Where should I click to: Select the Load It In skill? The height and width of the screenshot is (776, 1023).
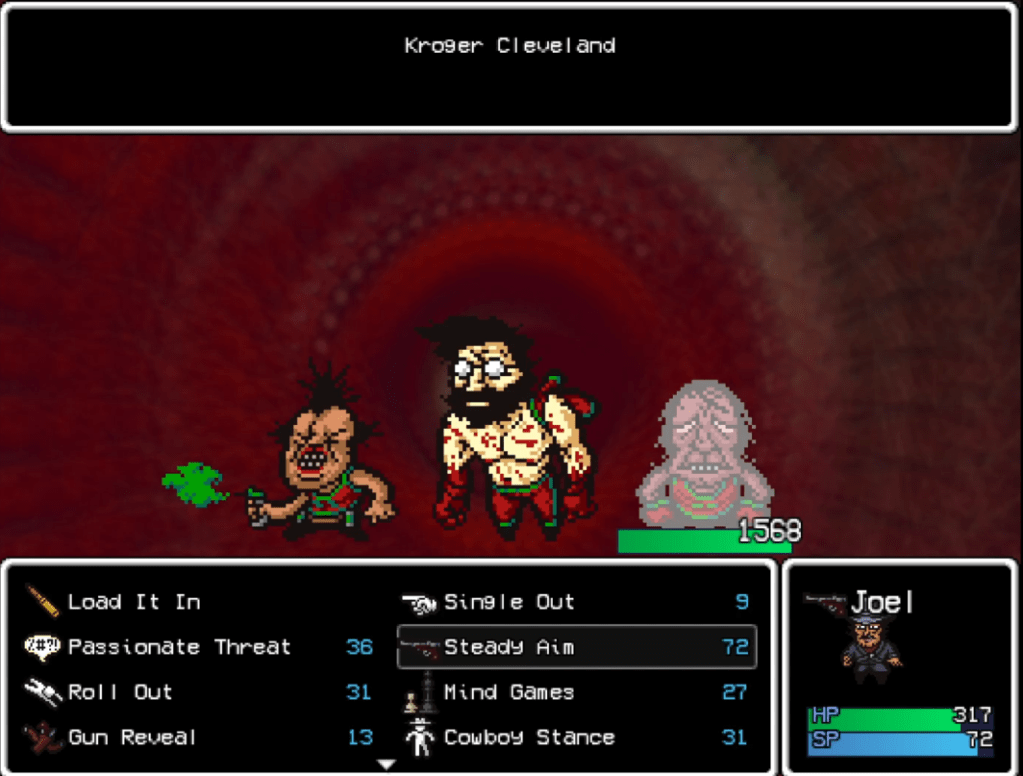(133, 602)
